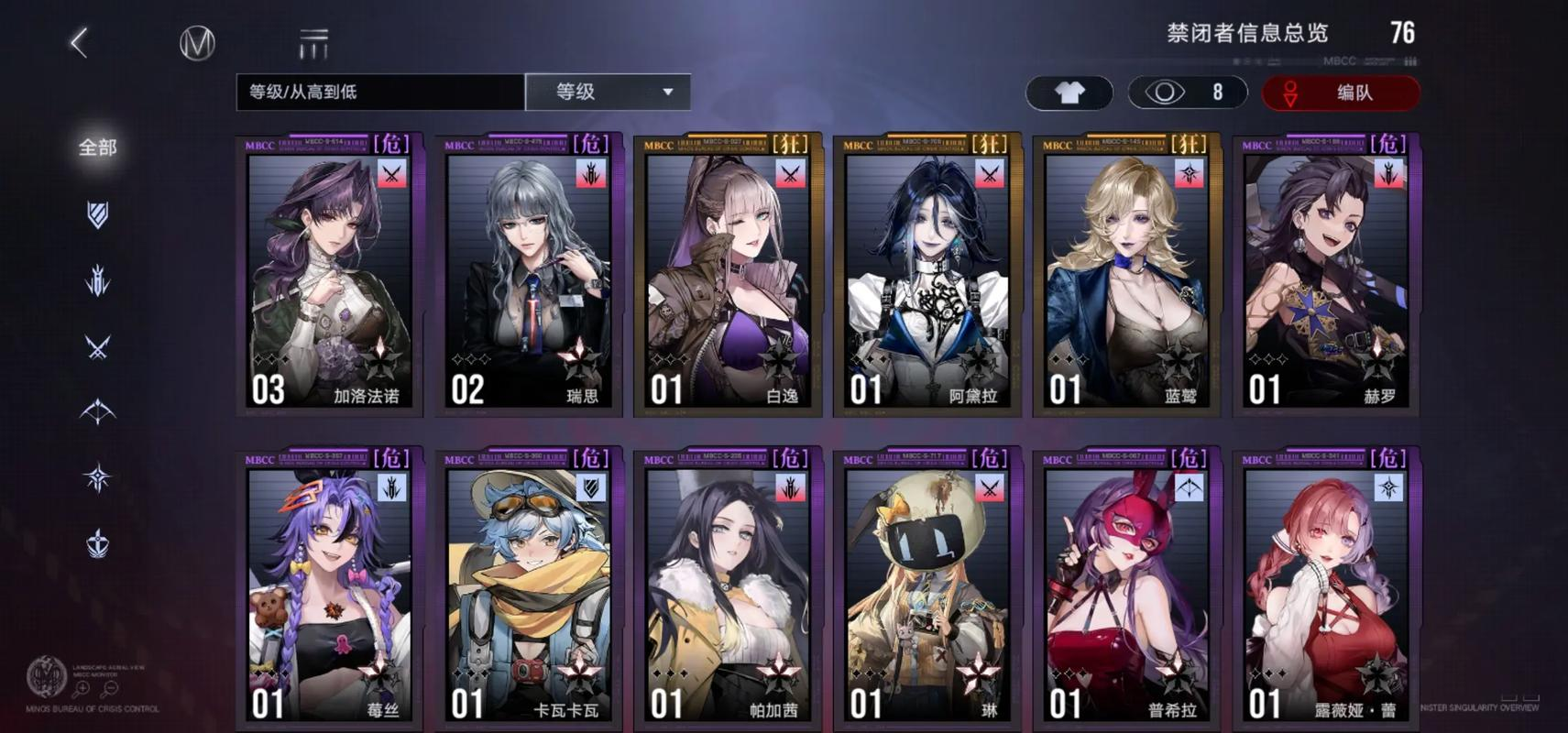Toggle the eye visibility button showing 8
This screenshot has width=1568, height=733.
pos(1188,92)
